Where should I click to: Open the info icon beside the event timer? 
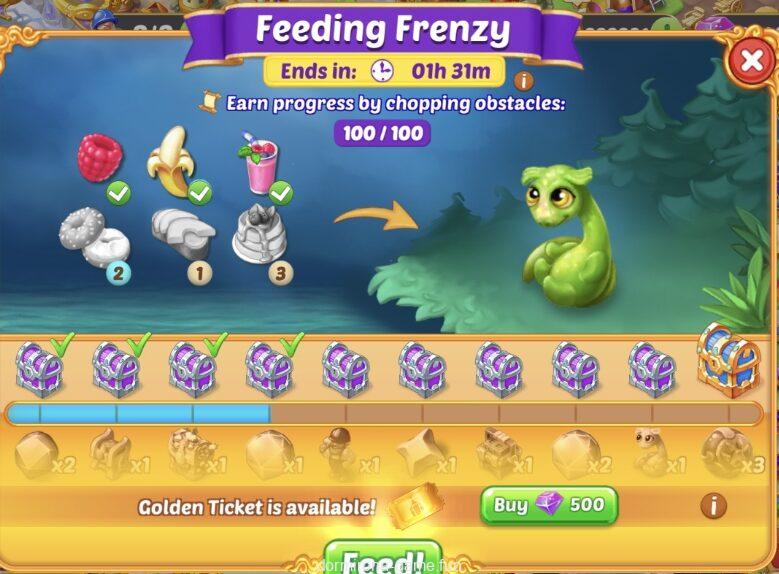point(522,81)
